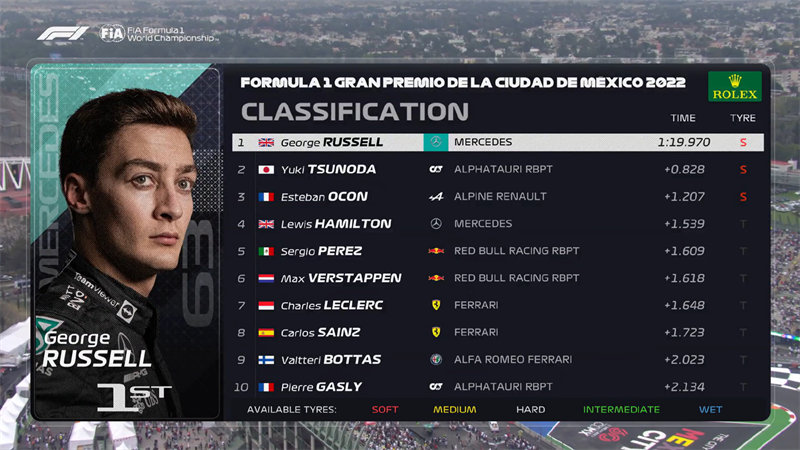Select Sergio Perez's row
The width and height of the screenshot is (800, 450).
tap(497, 251)
